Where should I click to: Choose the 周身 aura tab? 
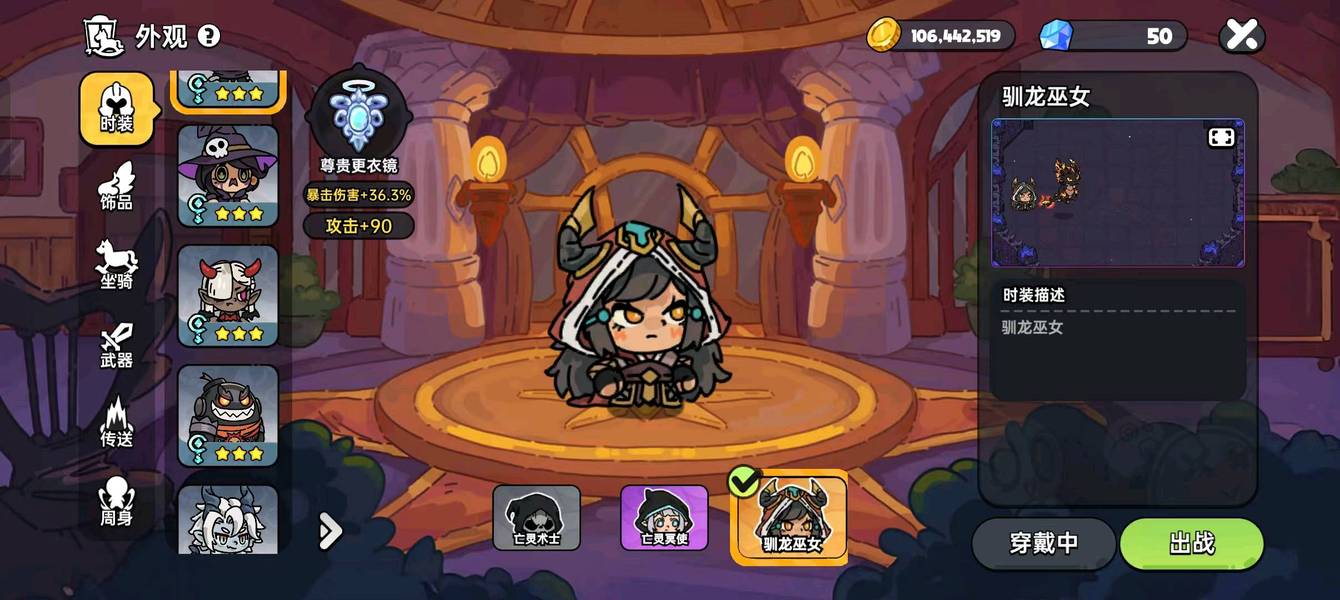click(117, 502)
